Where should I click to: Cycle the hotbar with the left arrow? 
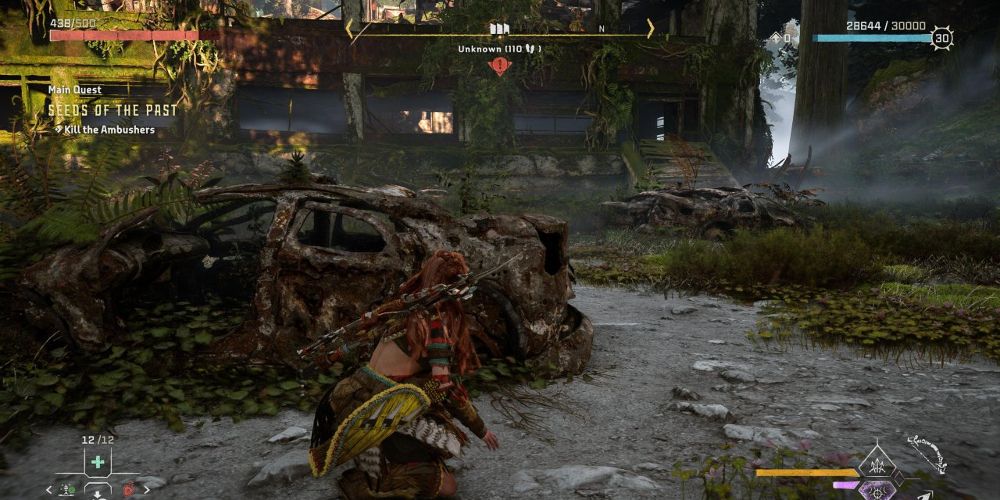point(49,490)
